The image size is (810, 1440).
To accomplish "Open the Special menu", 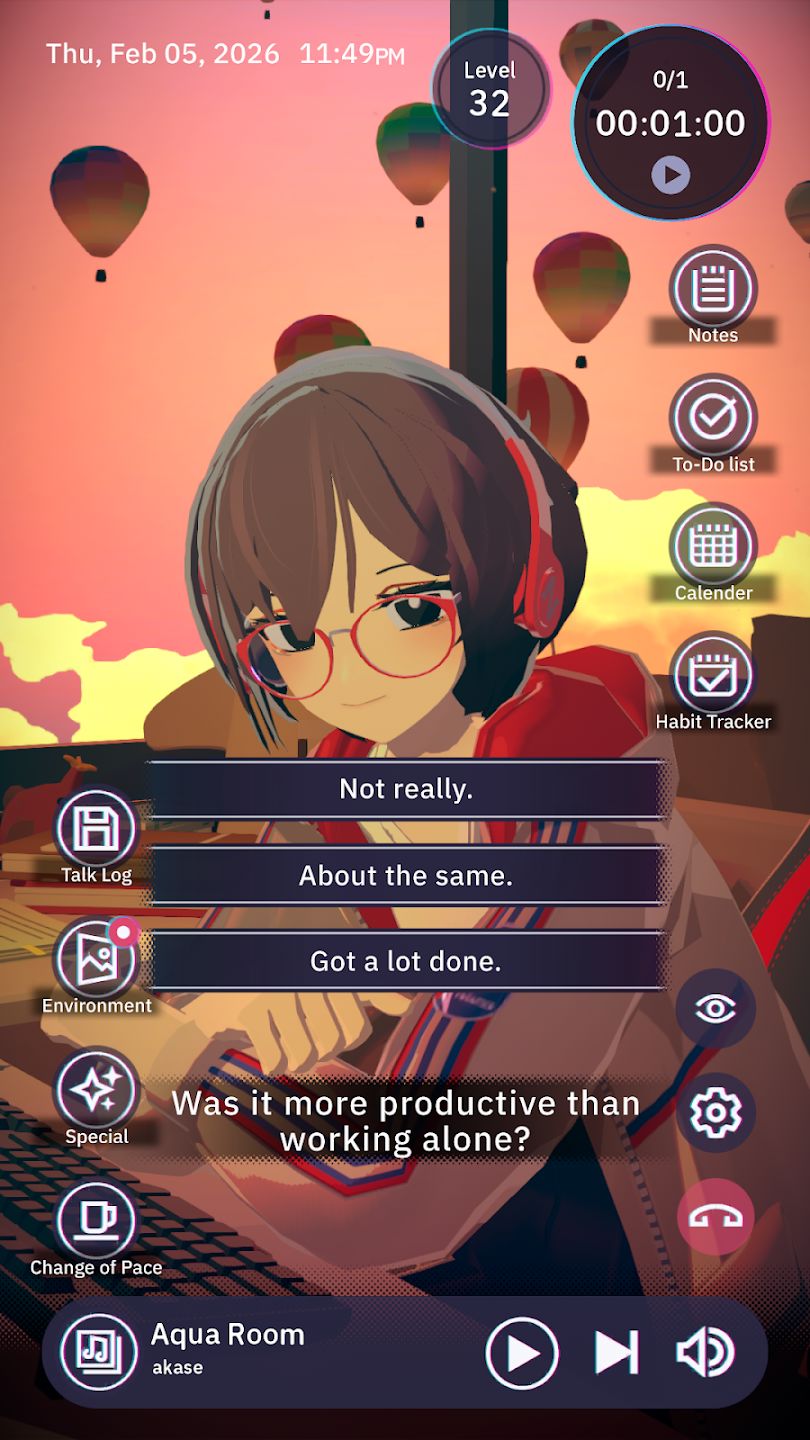I will point(96,1089).
